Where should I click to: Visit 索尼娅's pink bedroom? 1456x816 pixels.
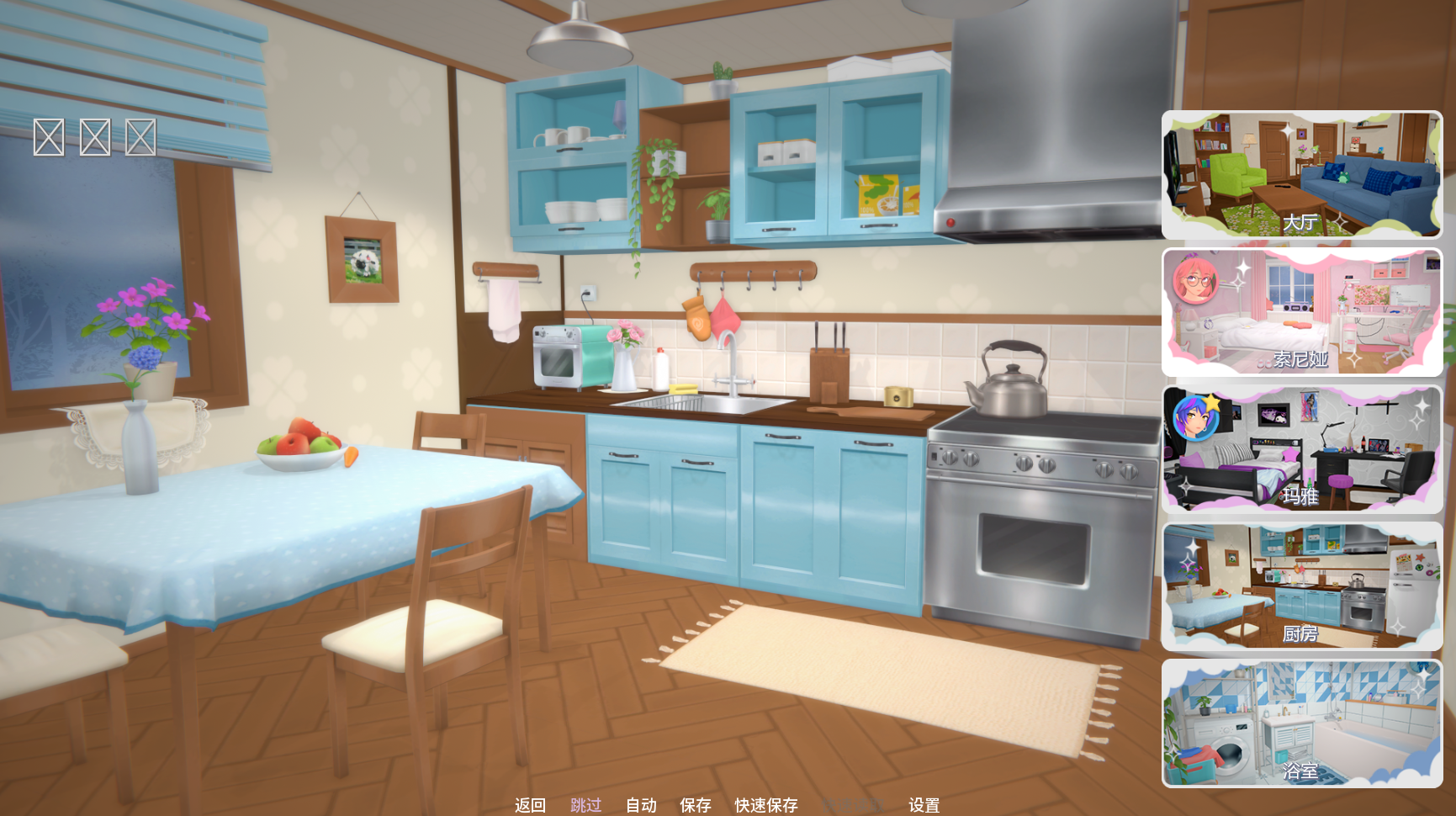(1301, 312)
